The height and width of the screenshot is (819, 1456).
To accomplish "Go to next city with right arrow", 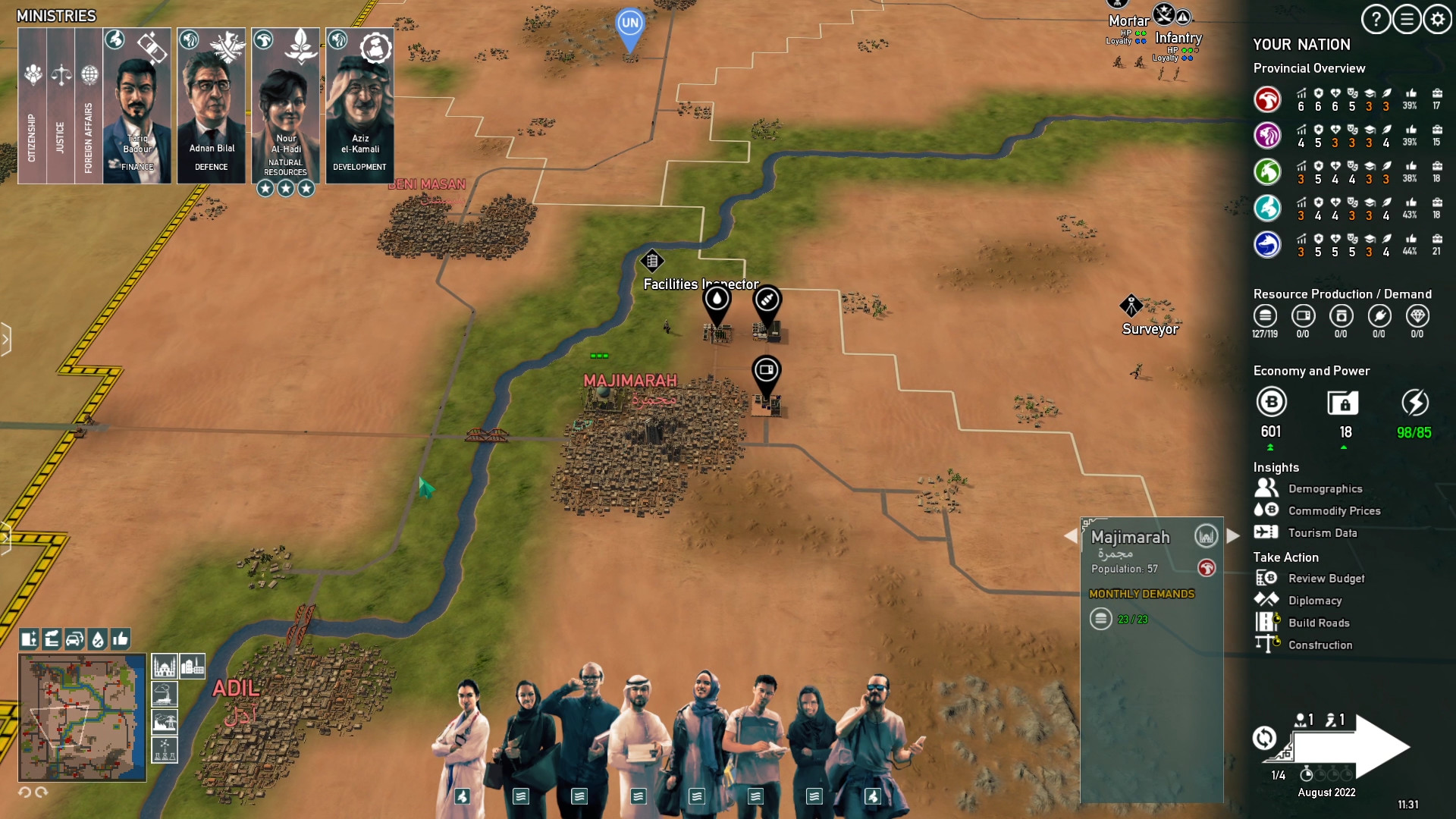I will [x=1234, y=536].
